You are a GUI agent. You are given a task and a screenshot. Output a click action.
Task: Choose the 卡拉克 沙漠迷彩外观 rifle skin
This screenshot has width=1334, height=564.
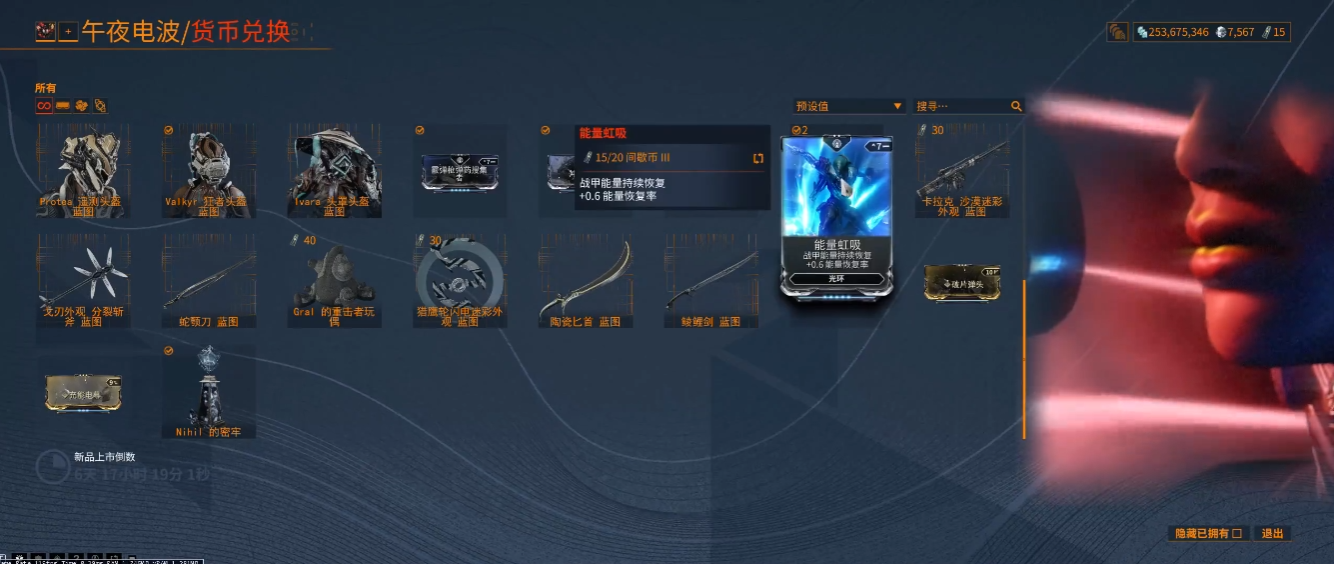pyautogui.click(x=963, y=168)
